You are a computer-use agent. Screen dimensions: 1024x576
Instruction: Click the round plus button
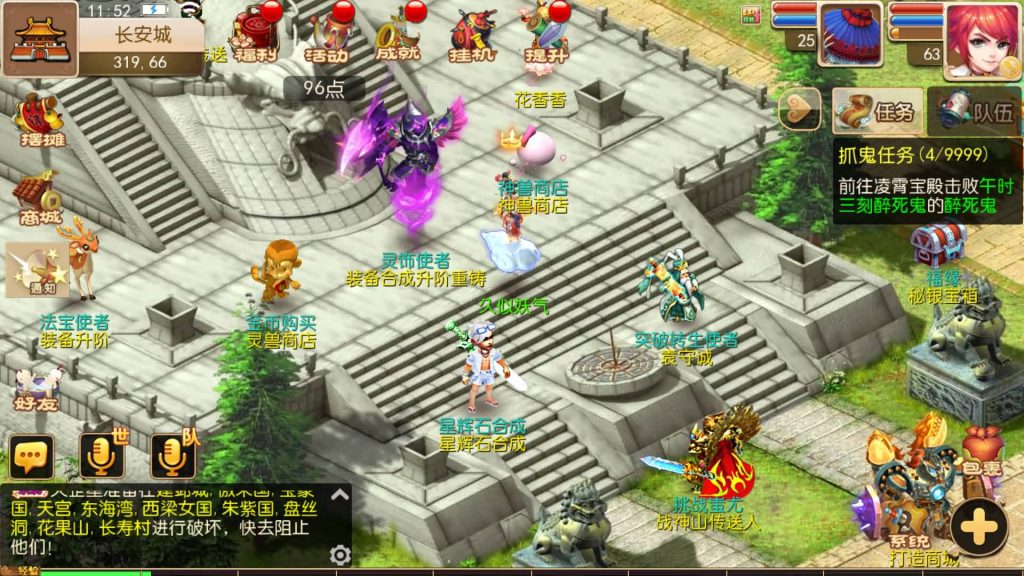click(x=980, y=525)
